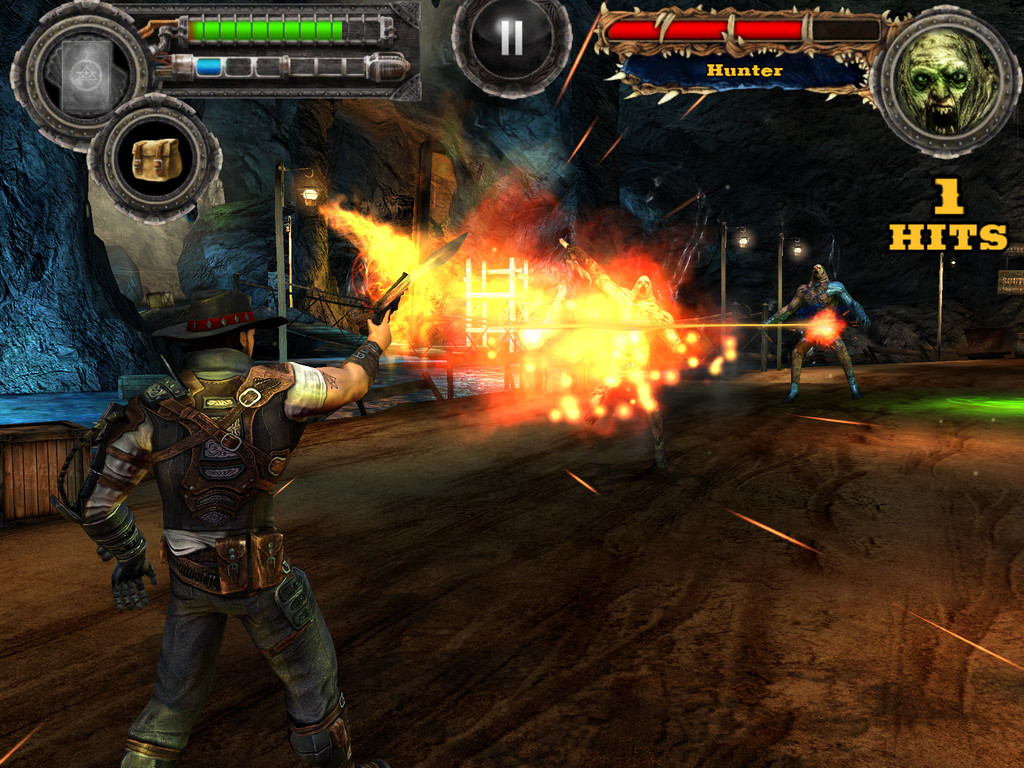This screenshot has height=768, width=1024.
Task: Open the backpack inventory
Action: click(155, 158)
